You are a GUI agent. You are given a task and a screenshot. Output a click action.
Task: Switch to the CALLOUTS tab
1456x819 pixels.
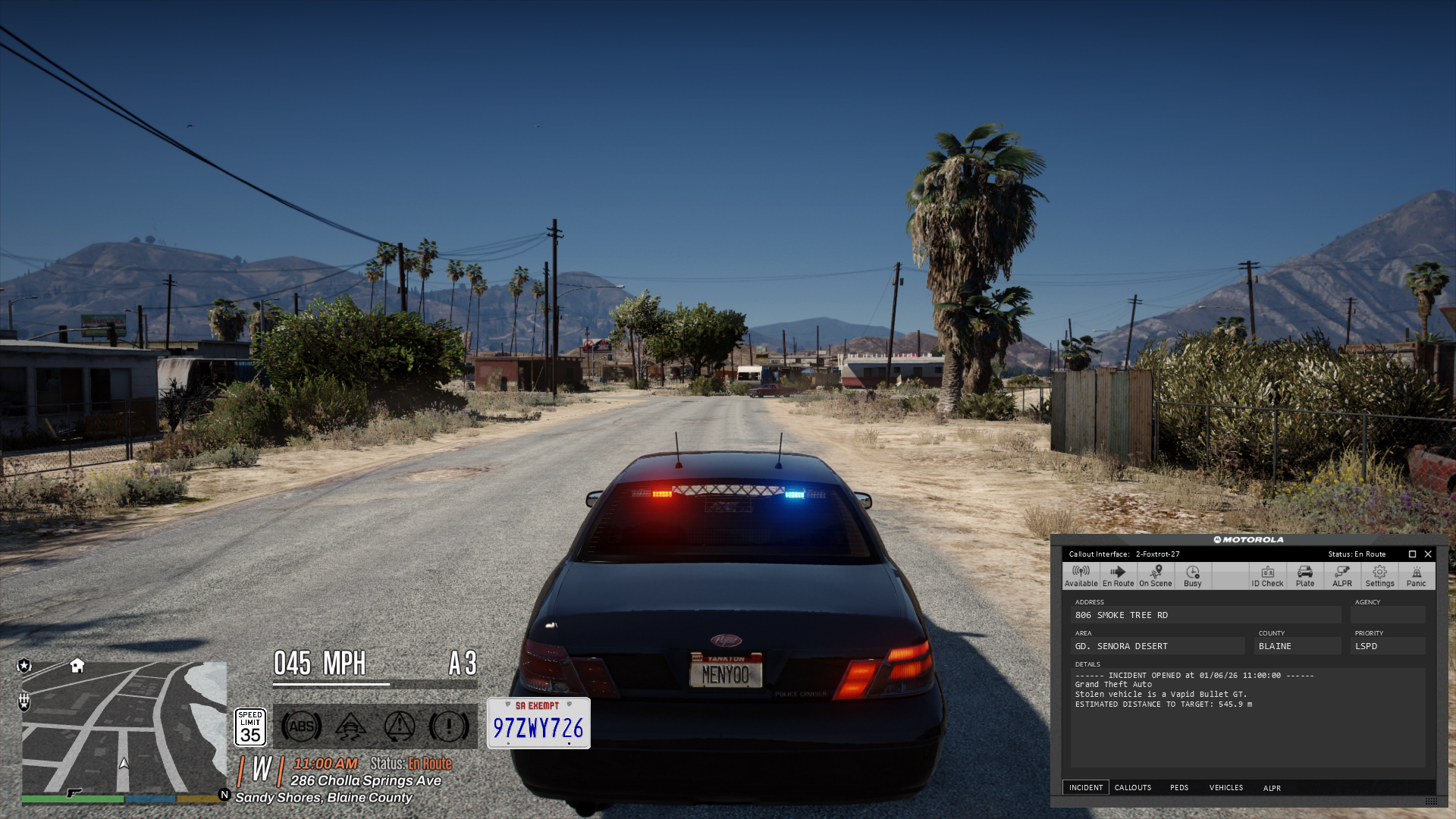click(1133, 787)
